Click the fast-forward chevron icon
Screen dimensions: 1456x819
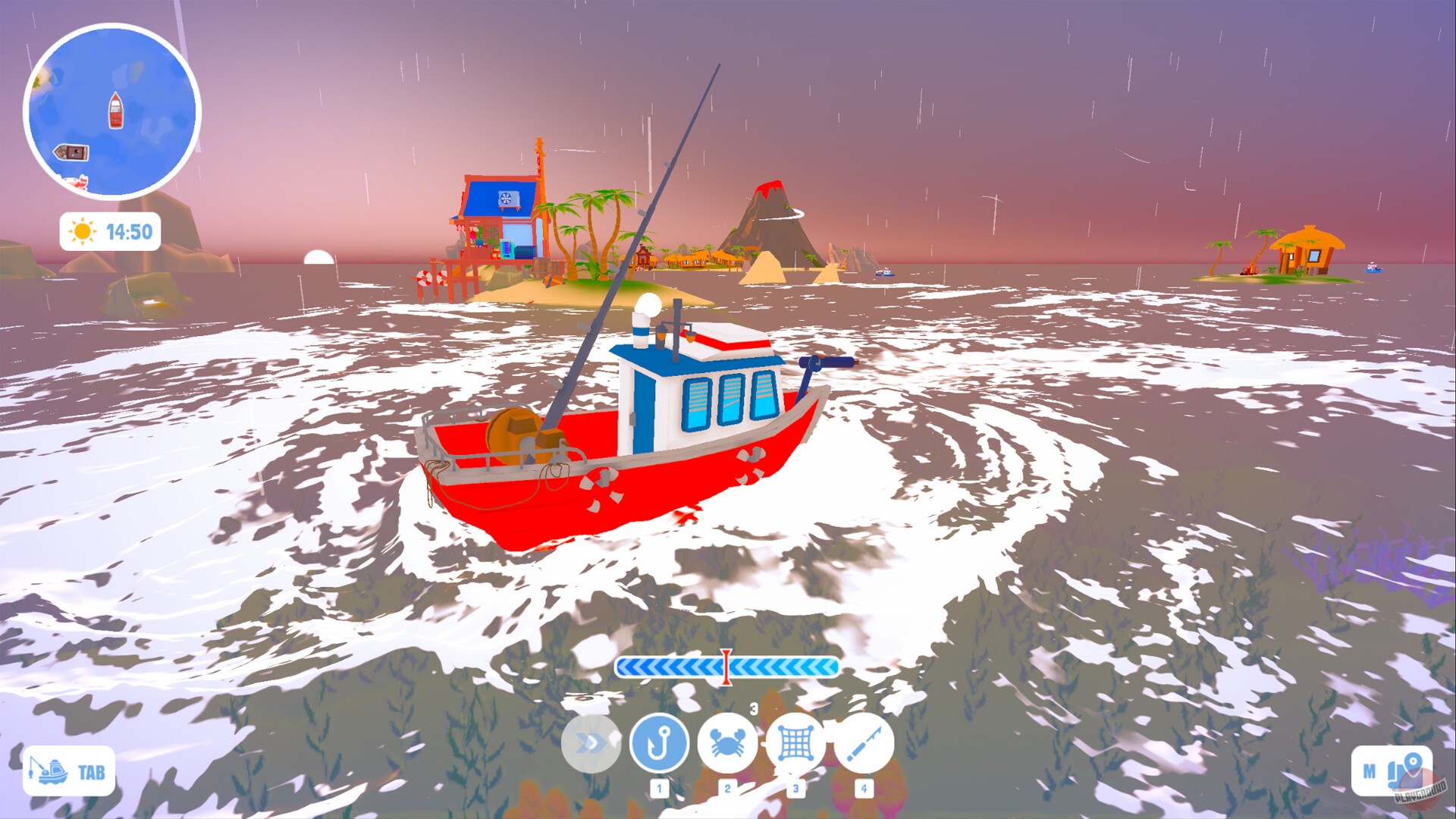tap(591, 744)
